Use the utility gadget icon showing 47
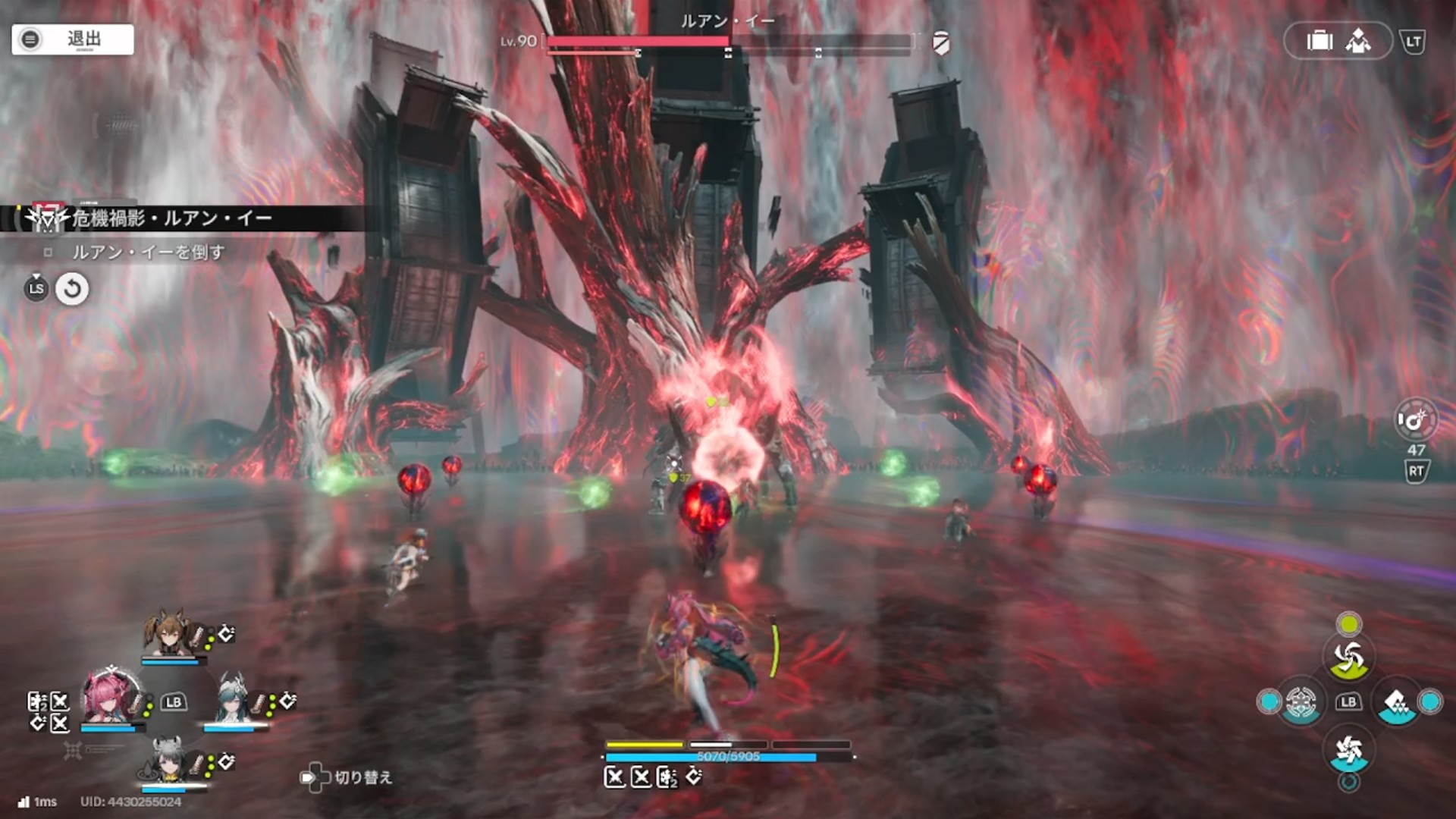The image size is (1456, 819). click(1415, 420)
